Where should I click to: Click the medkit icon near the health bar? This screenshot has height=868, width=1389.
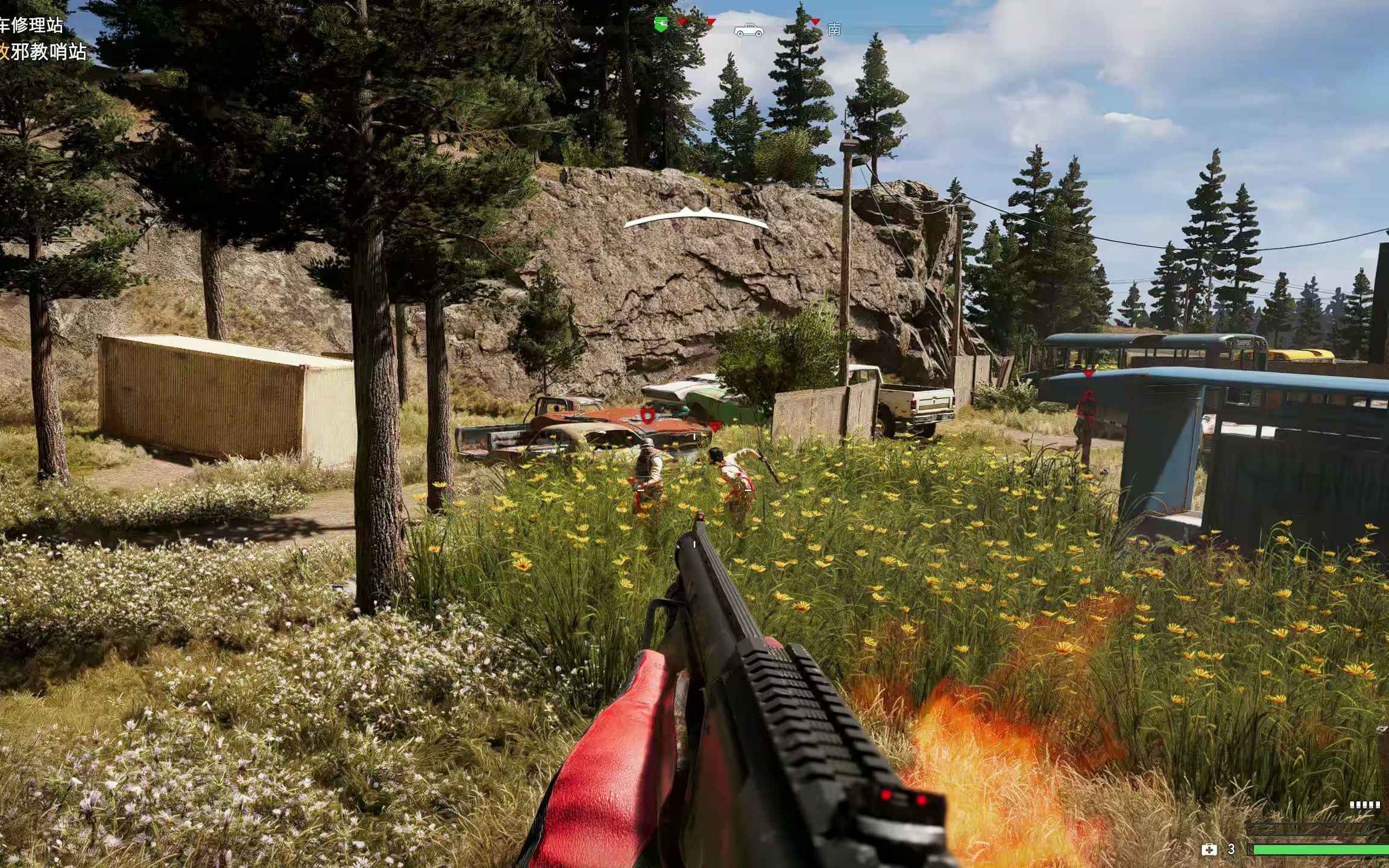coord(1209,848)
